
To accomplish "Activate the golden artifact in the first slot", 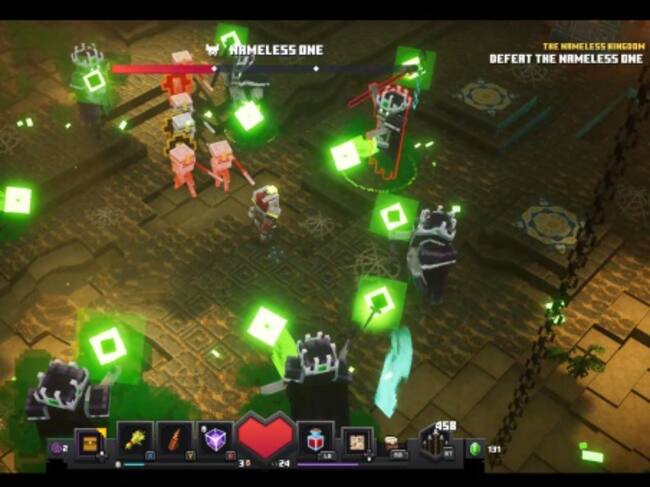I will tap(135, 439).
